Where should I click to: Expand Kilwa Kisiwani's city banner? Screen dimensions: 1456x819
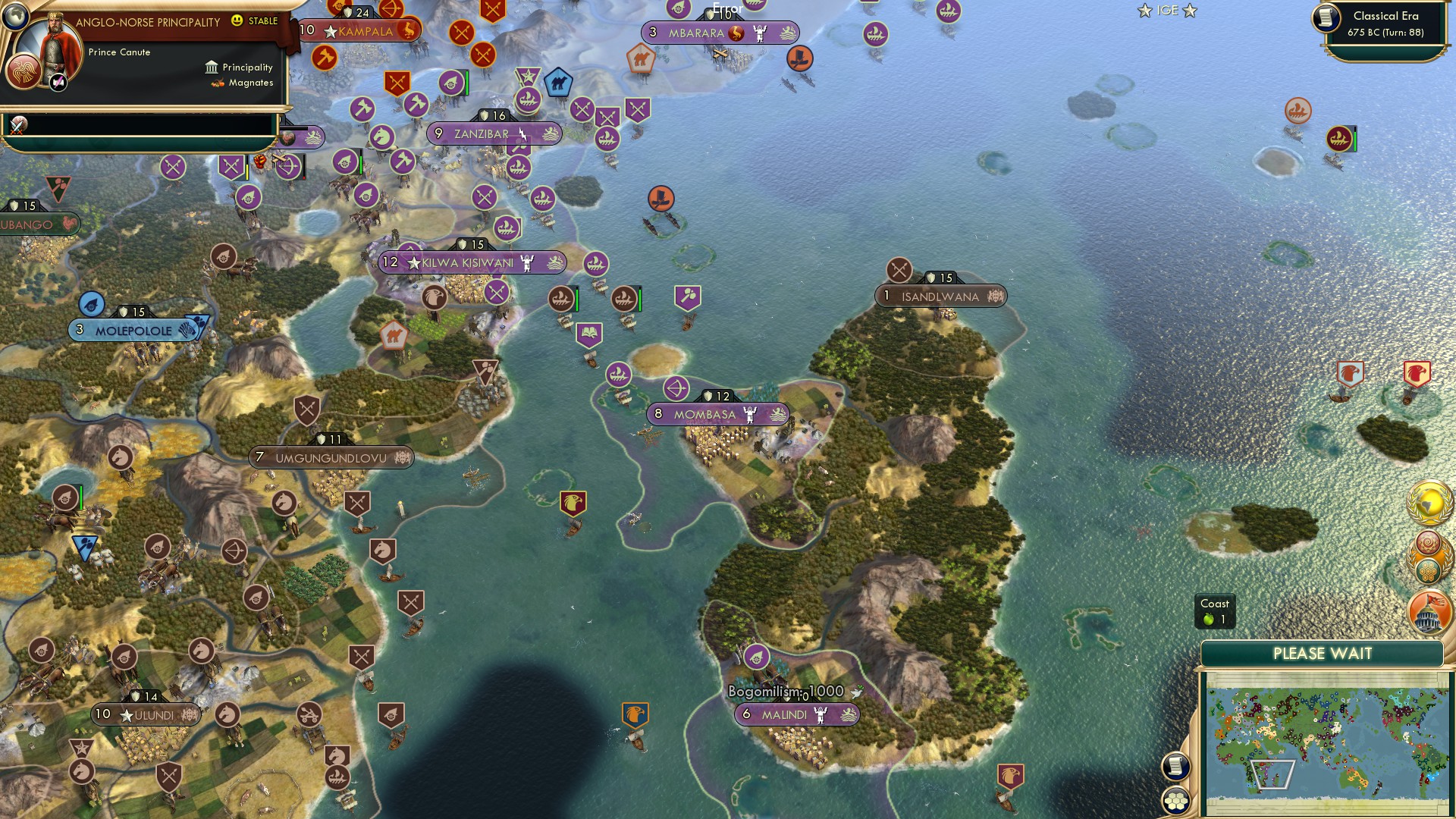pos(470,262)
